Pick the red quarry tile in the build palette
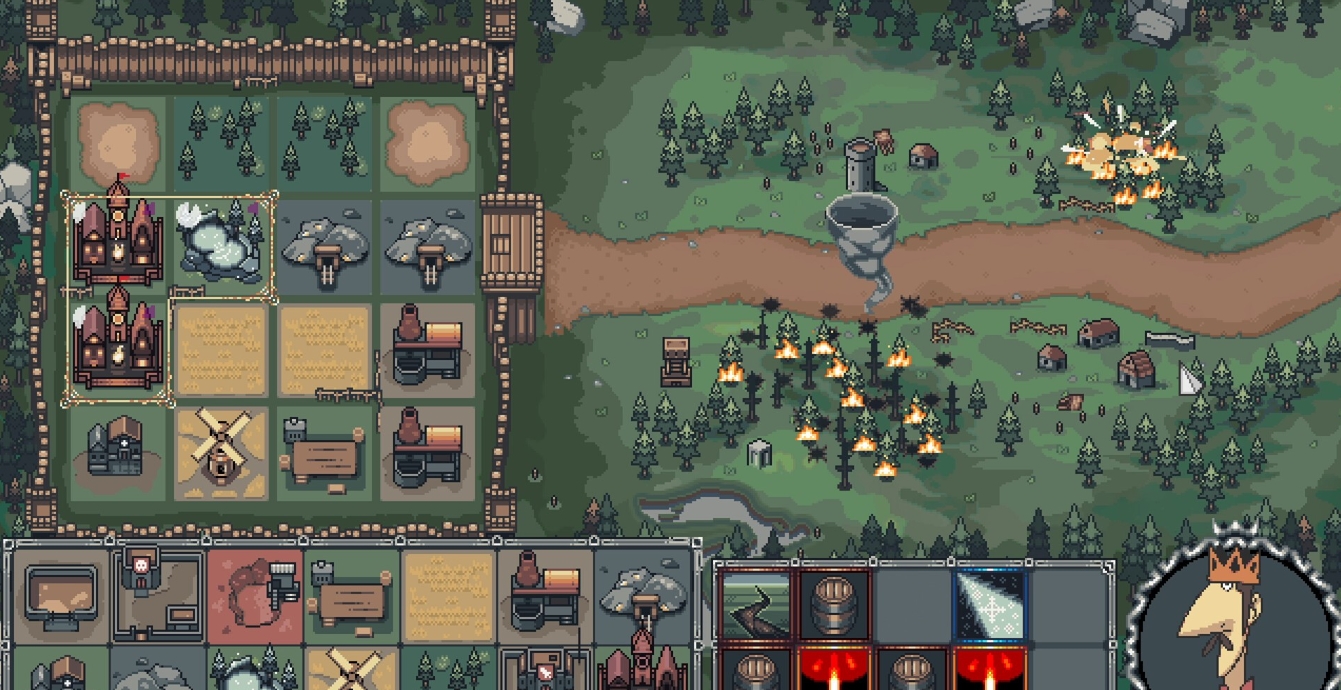The image size is (1341, 690). (x=255, y=592)
